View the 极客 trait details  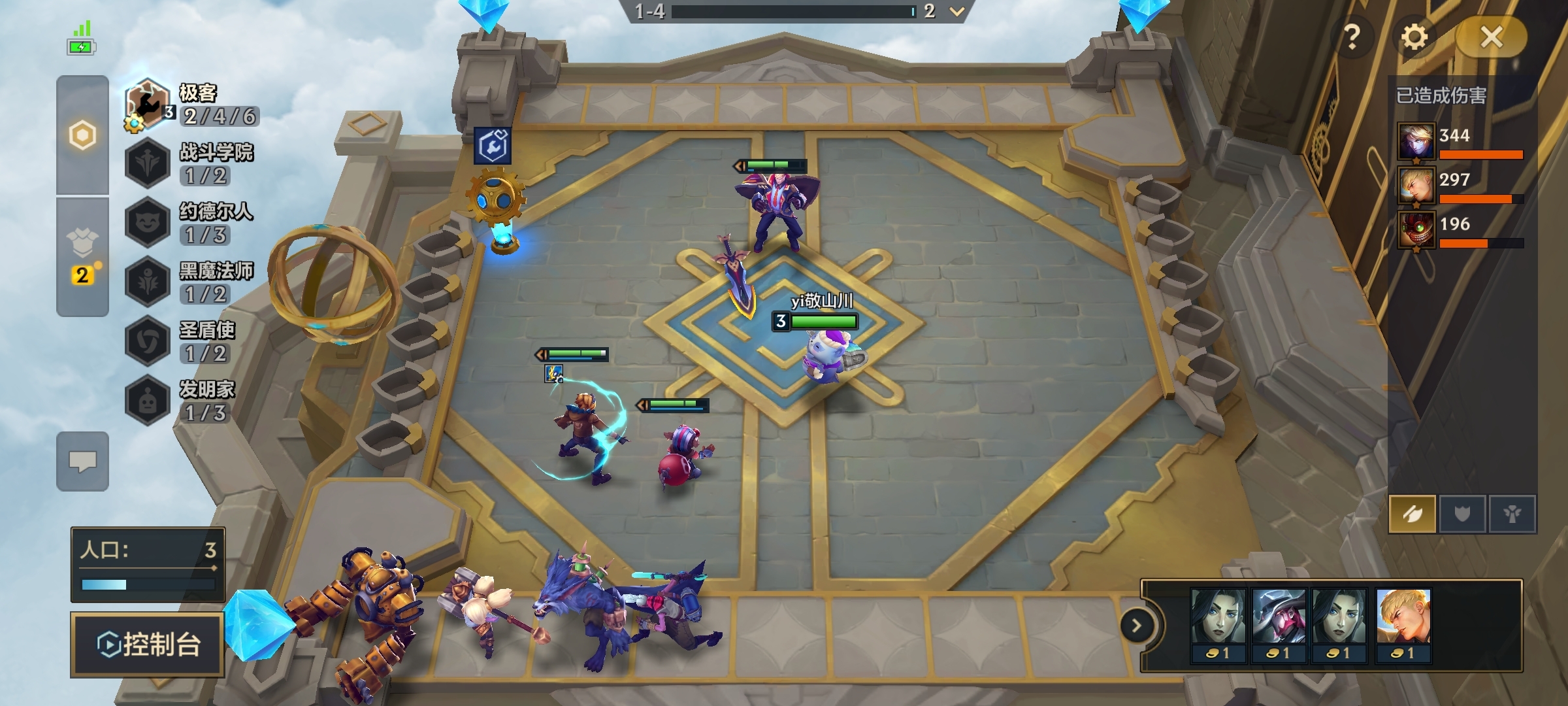tap(193, 105)
